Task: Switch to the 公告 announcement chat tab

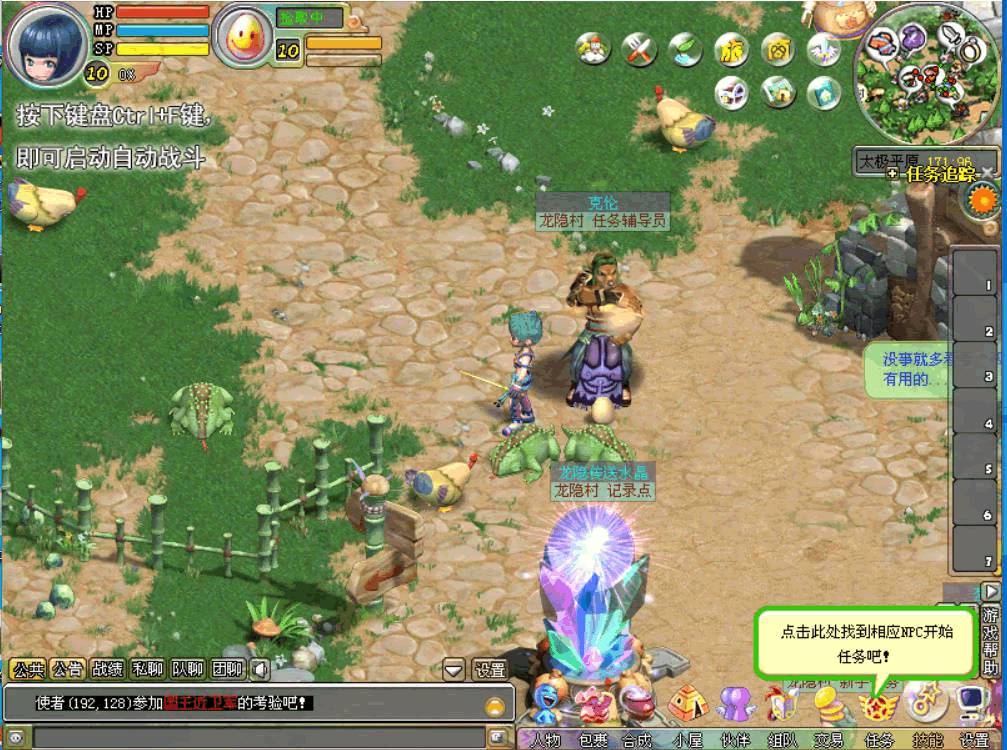Action: [67, 669]
